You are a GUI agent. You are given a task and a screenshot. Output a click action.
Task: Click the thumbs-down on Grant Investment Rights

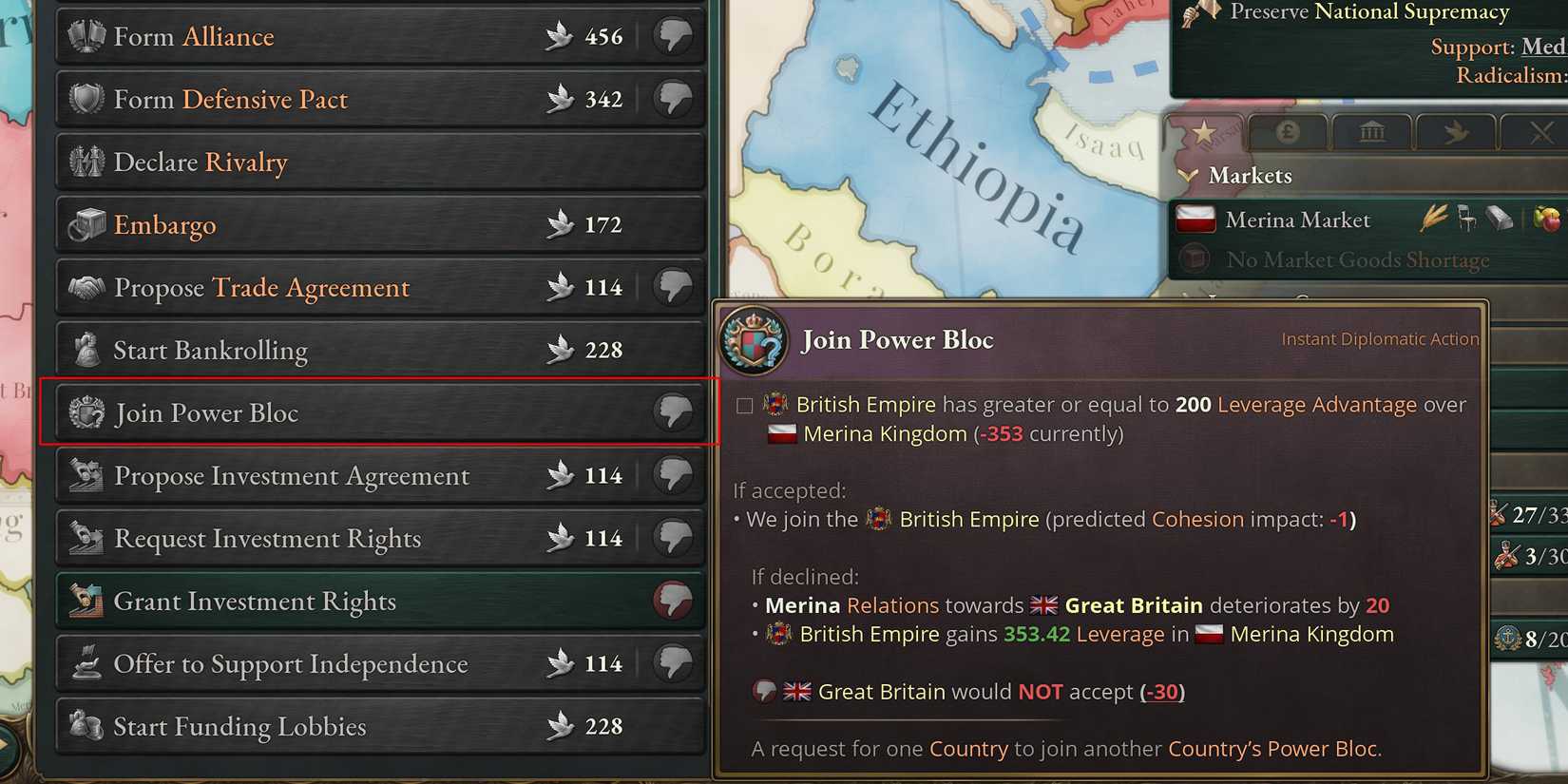coord(673,601)
